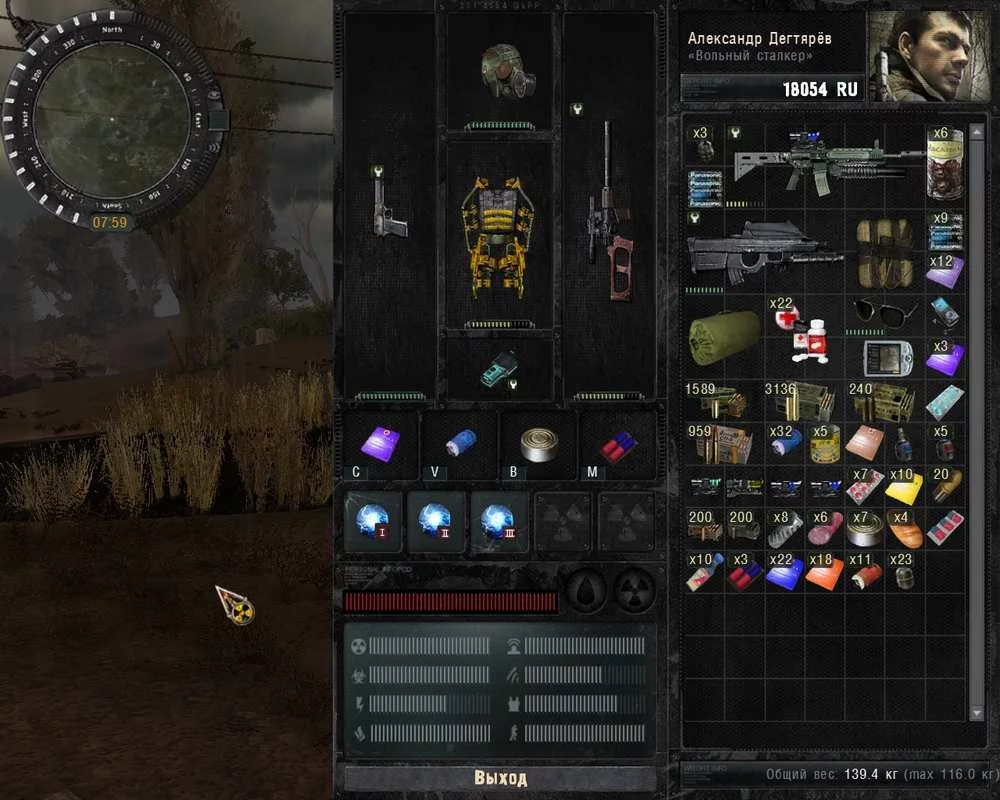The width and height of the screenshot is (1000, 800).
Task: Select the quick slot V blue bandage
Action: pyautogui.click(x=460, y=441)
